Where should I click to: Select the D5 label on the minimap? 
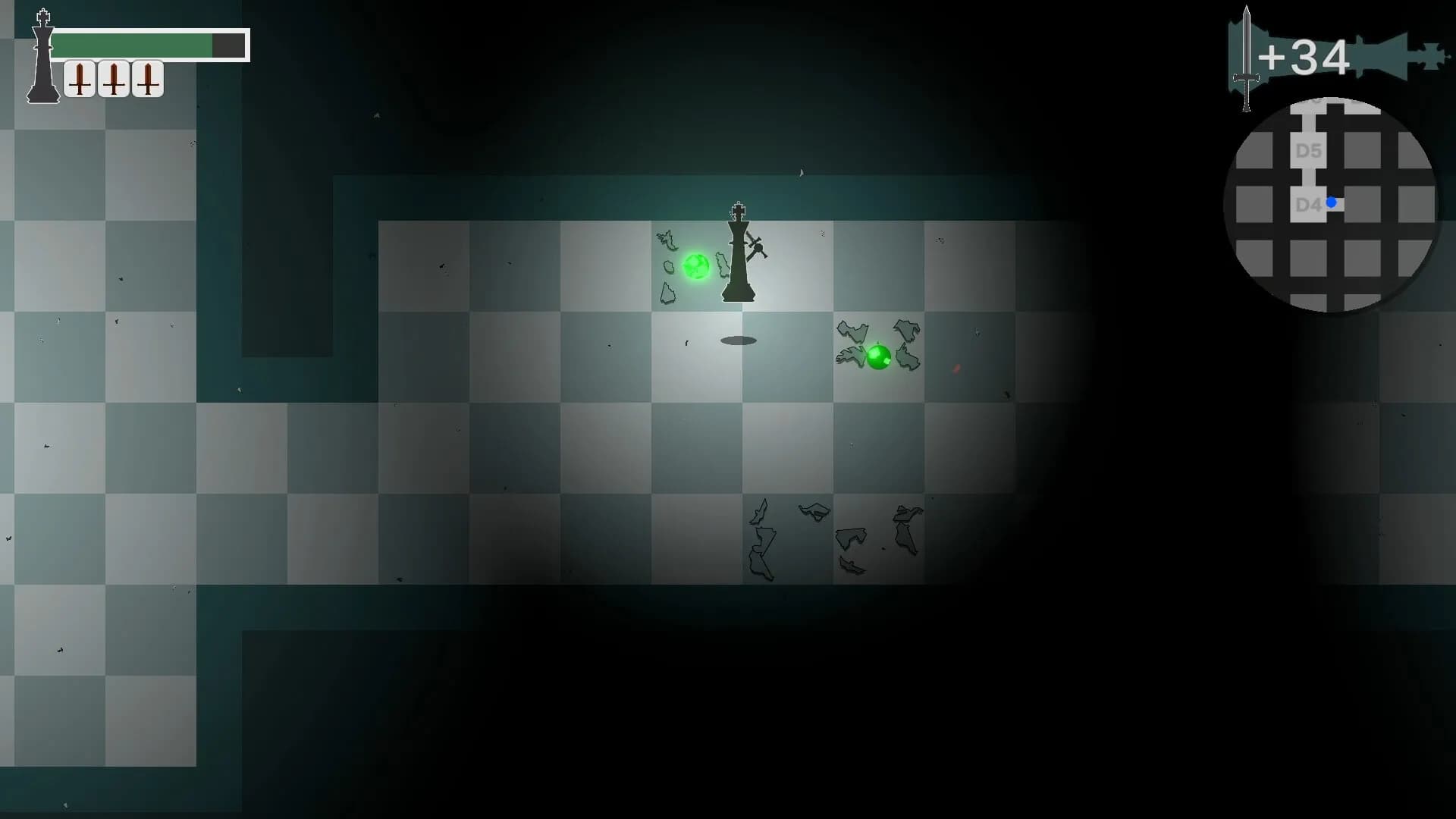click(1309, 151)
